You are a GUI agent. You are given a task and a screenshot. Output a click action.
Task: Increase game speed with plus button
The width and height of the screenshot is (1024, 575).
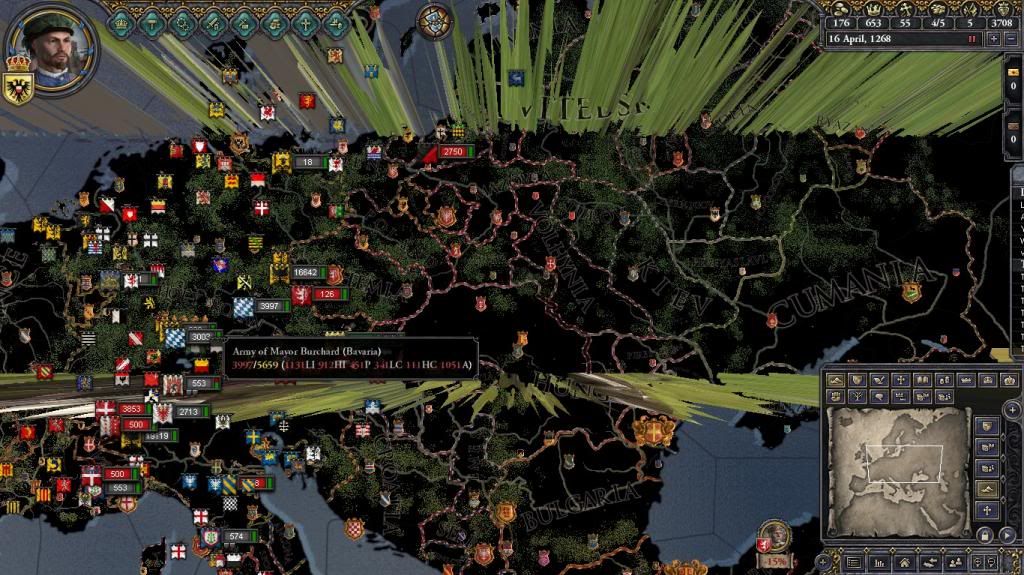pos(993,38)
